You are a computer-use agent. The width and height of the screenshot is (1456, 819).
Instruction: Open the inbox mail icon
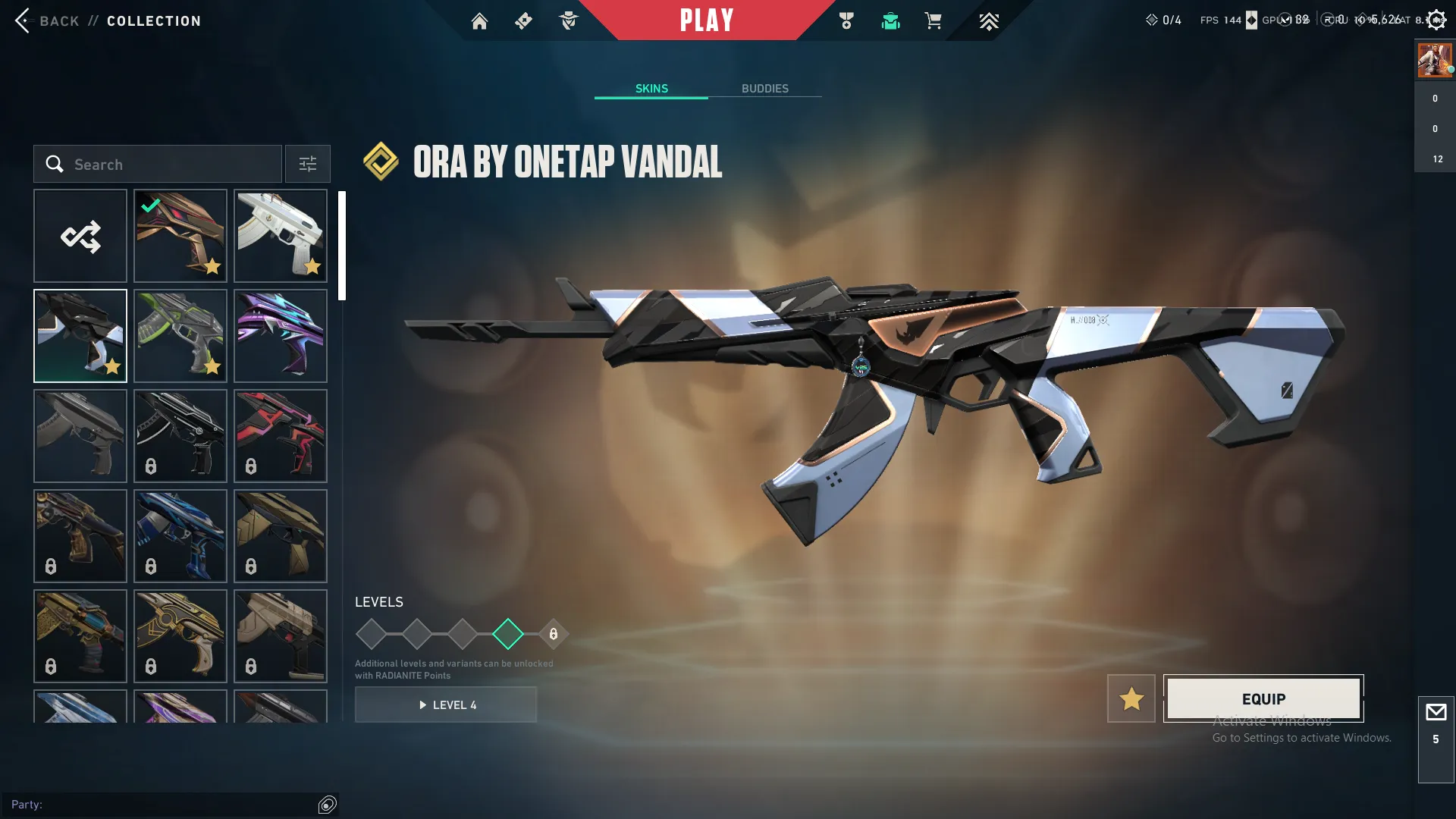click(1436, 711)
